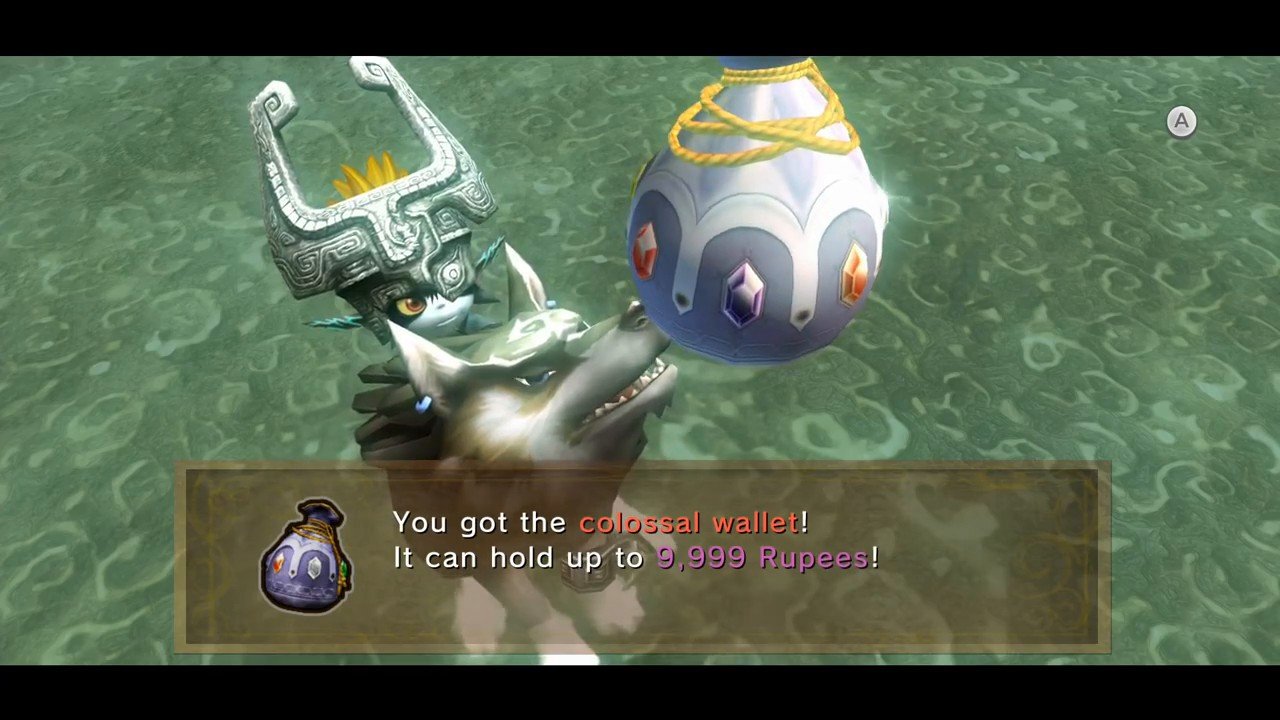
Task: Click the dialogue box gold border frame
Action: [640, 467]
